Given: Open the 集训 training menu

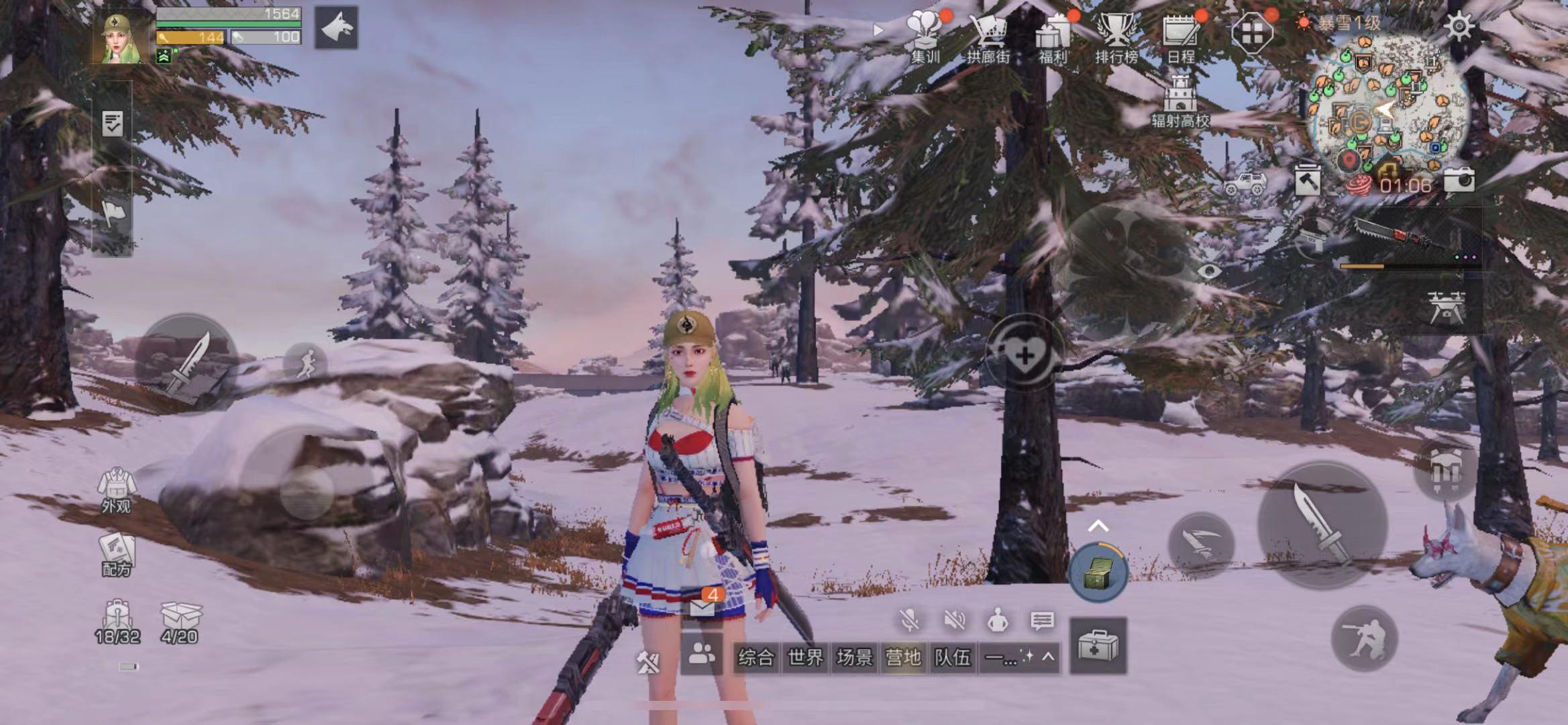Looking at the screenshot, I should tap(925, 37).
